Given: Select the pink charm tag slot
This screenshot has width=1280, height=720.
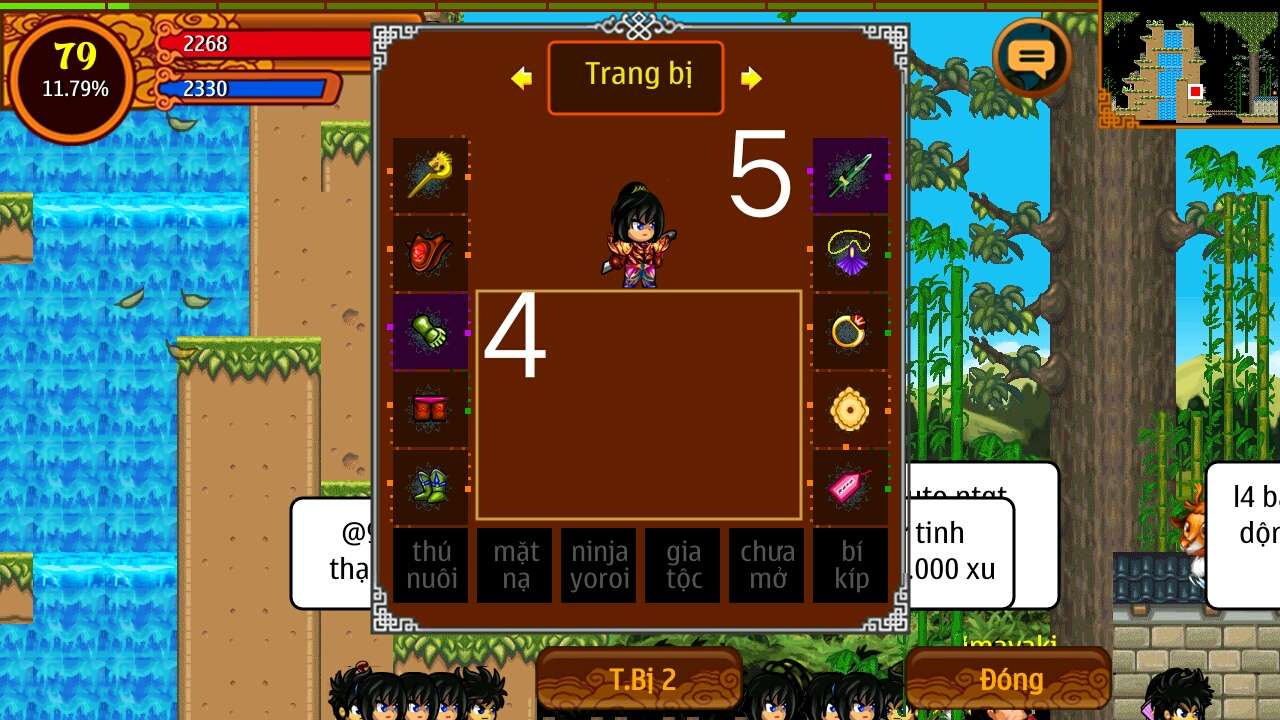Looking at the screenshot, I should point(850,487).
